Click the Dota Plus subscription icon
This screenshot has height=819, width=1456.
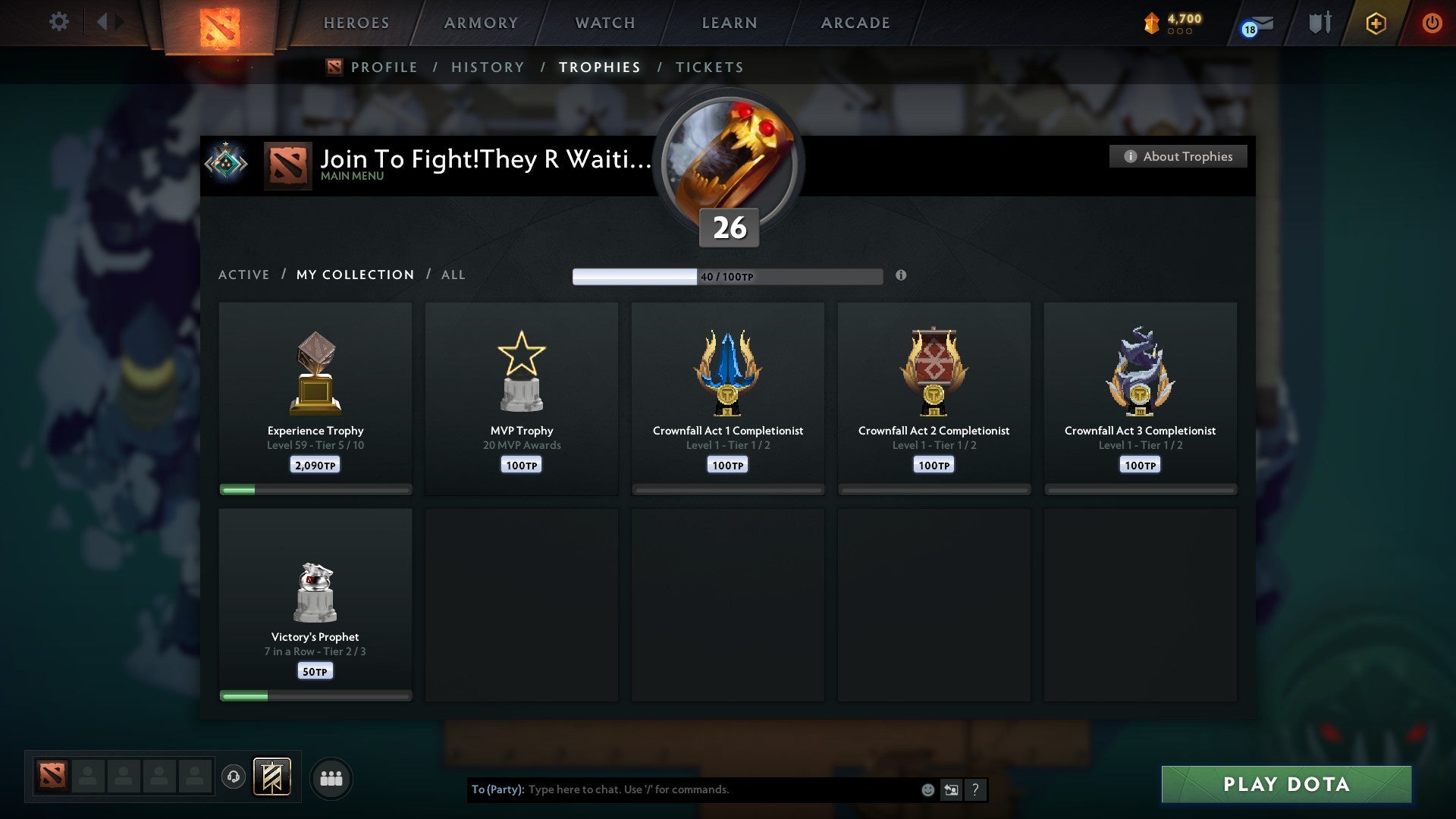pos(1375,23)
